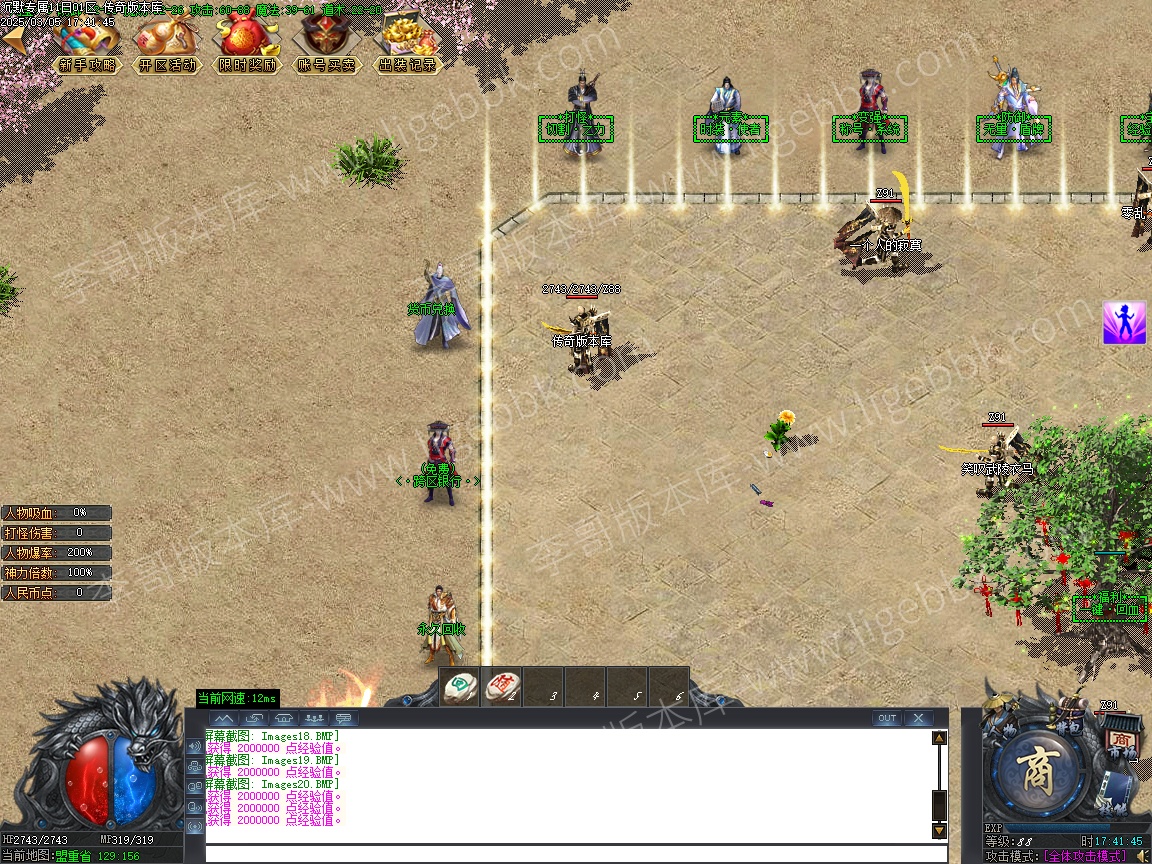The image size is (1152, 864).
Task: Use the red-marked stone in hotbar slot 2
Action: click(x=502, y=686)
